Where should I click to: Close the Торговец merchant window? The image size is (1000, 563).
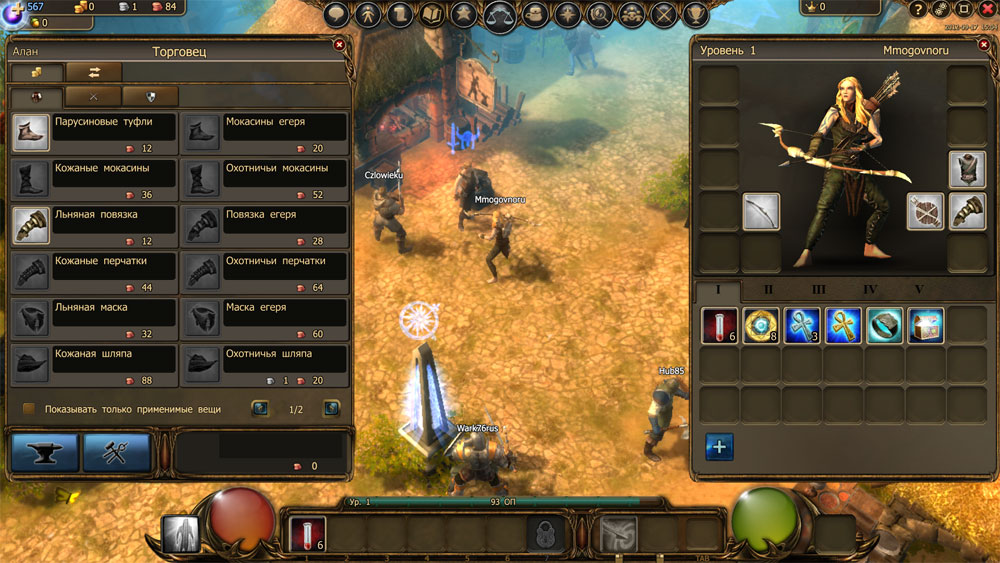[x=339, y=45]
